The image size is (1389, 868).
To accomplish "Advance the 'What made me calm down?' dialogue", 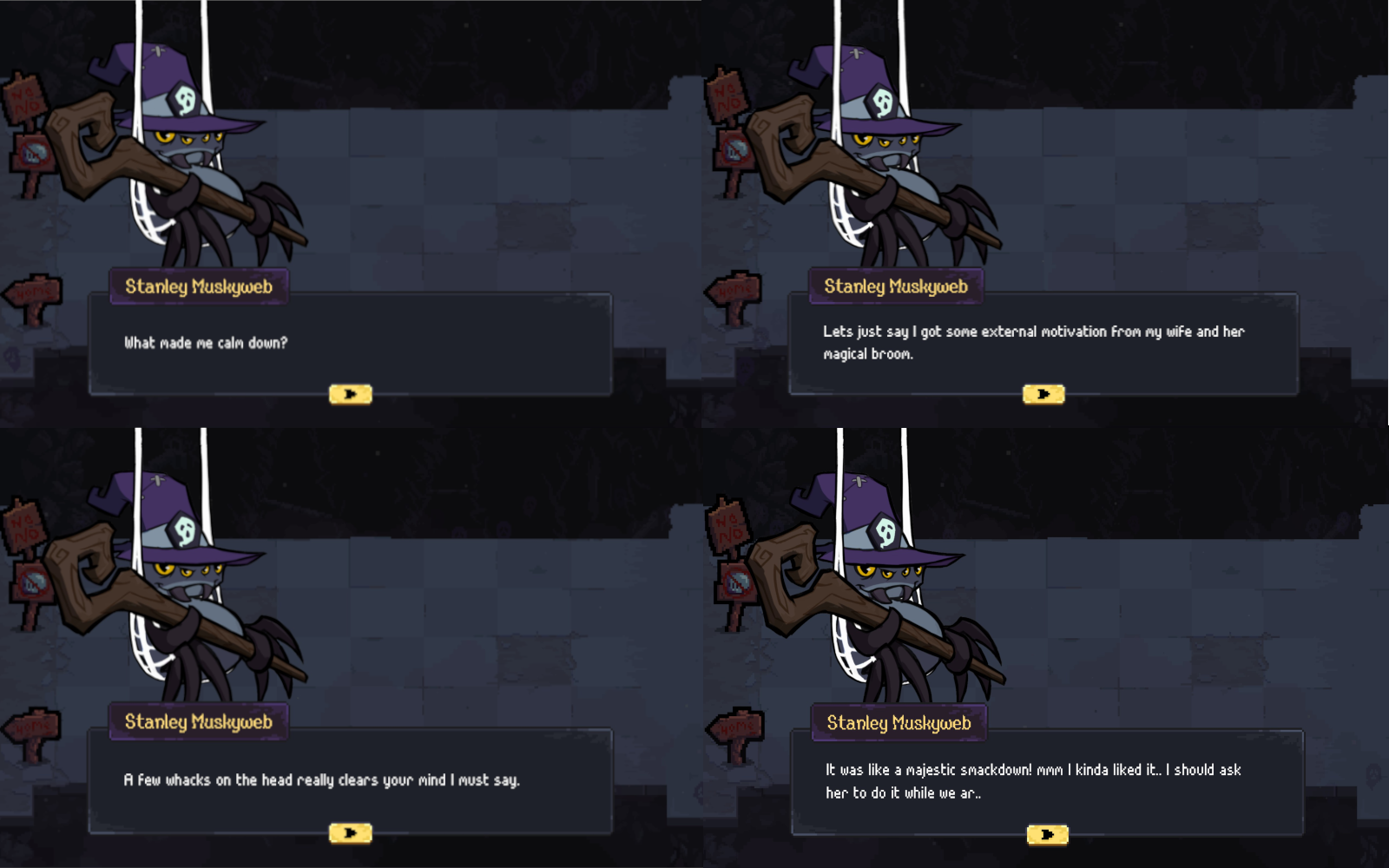I will point(351,393).
